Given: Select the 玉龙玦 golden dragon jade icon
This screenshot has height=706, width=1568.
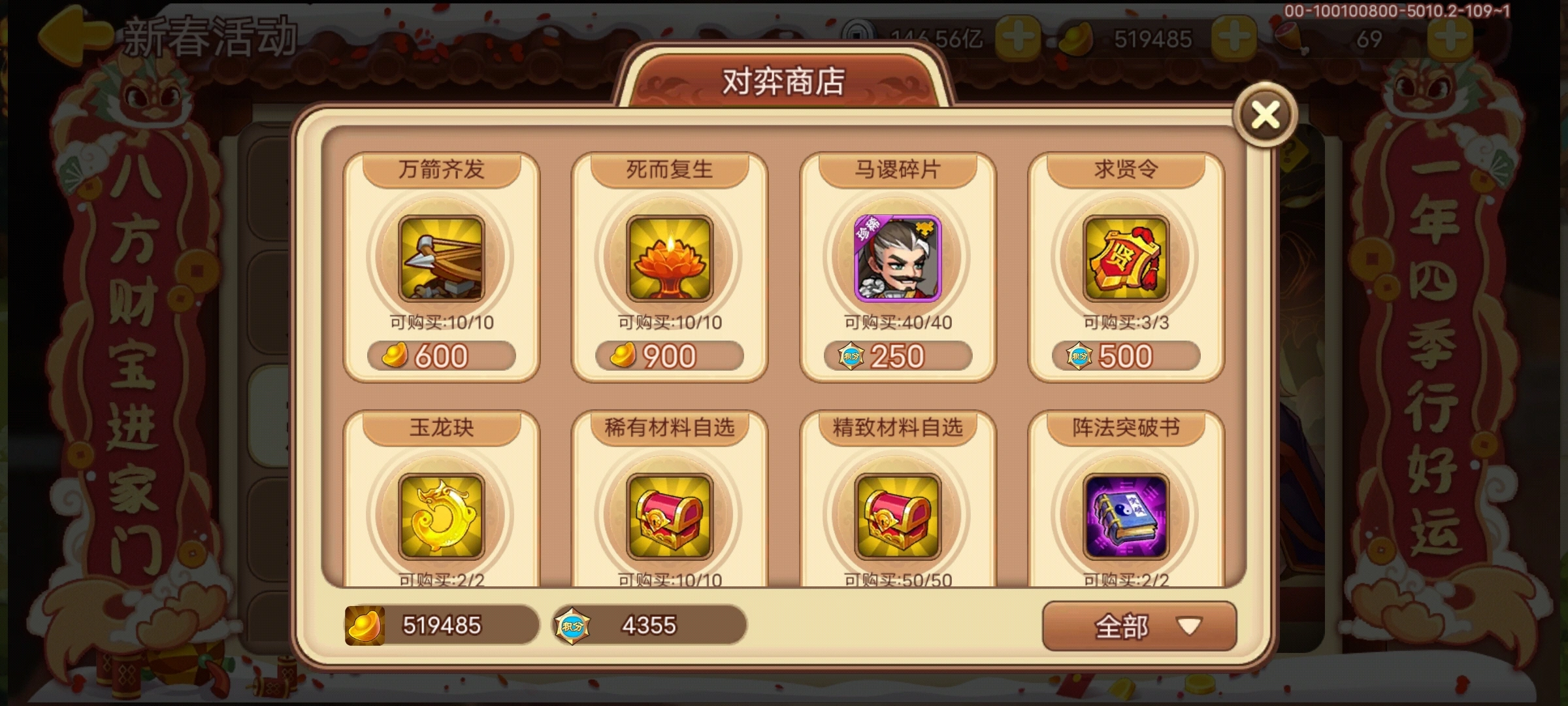Looking at the screenshot, I should (x=441, y=516).
